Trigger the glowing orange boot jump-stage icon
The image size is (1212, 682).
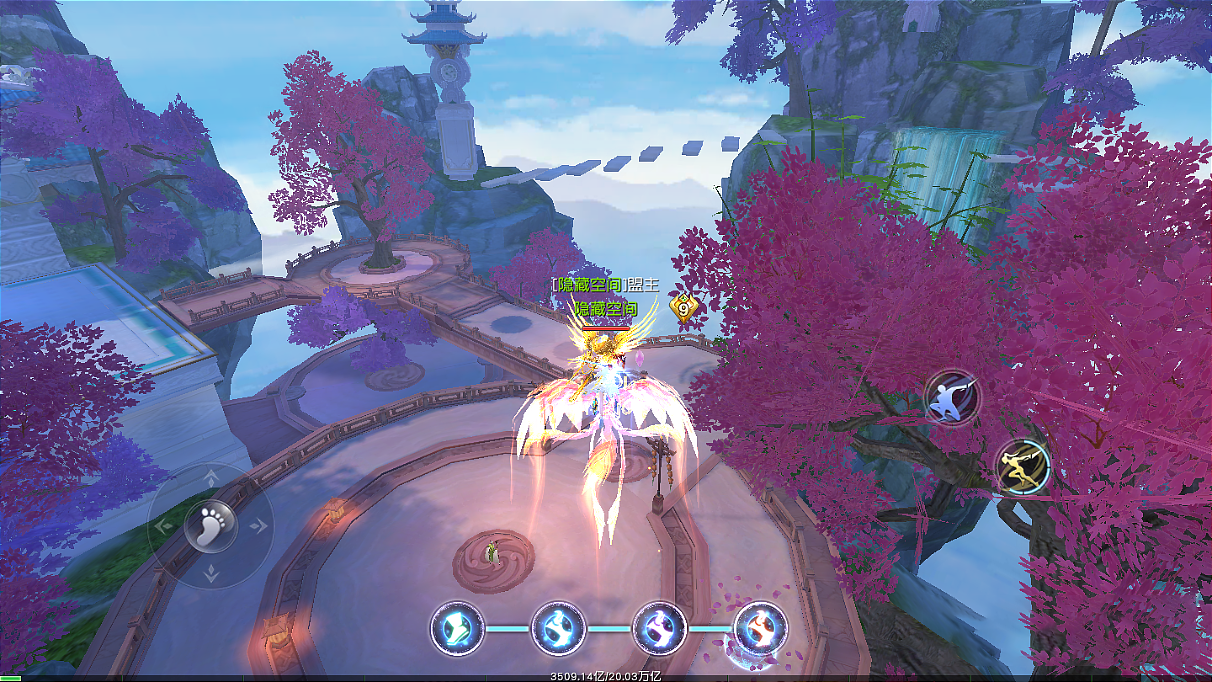pos(760,629)
